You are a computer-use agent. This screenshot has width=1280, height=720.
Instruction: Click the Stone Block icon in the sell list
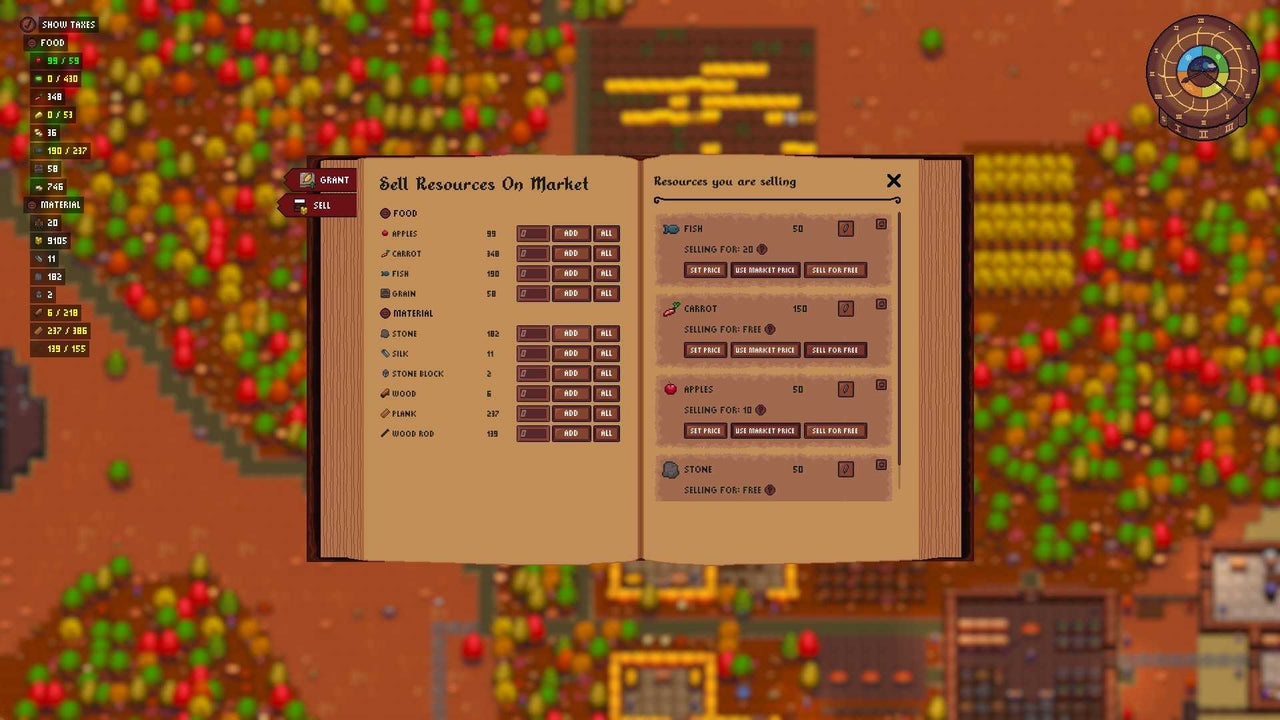[385, 373]
